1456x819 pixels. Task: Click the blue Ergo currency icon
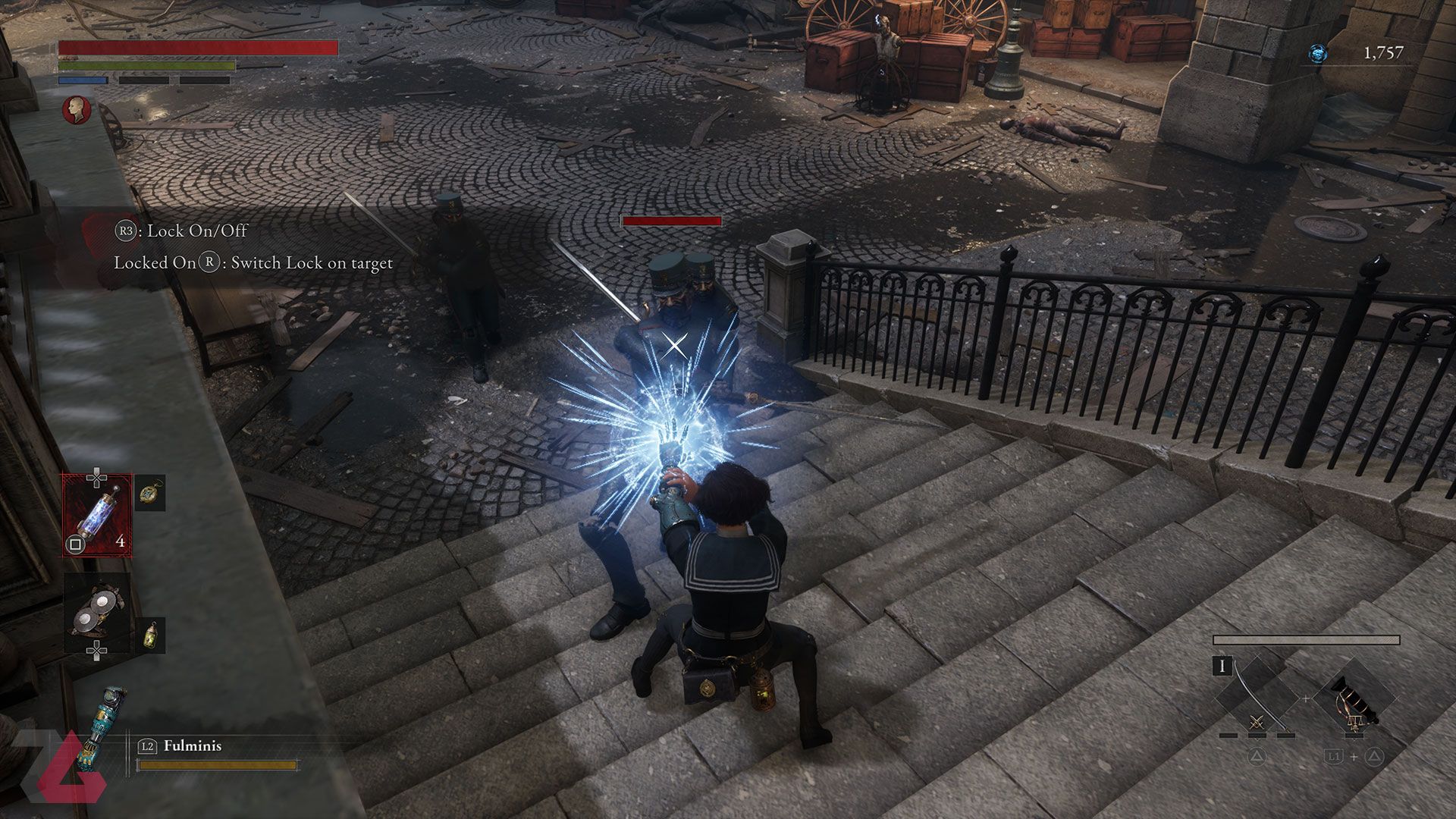point(1318,53)
